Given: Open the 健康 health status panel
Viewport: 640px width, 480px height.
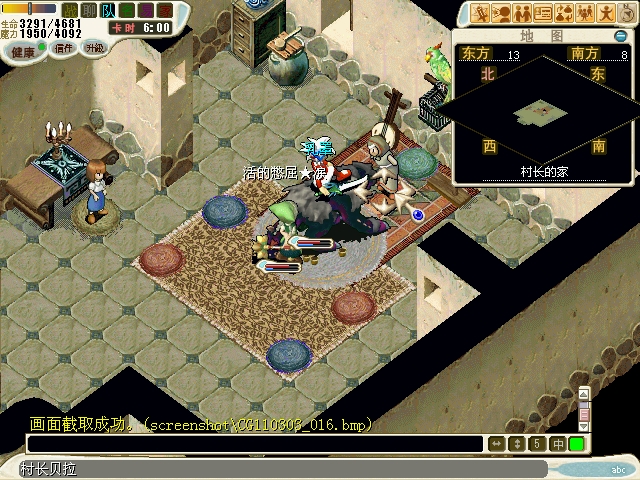Looking at the screenshot, I should 22,50.
